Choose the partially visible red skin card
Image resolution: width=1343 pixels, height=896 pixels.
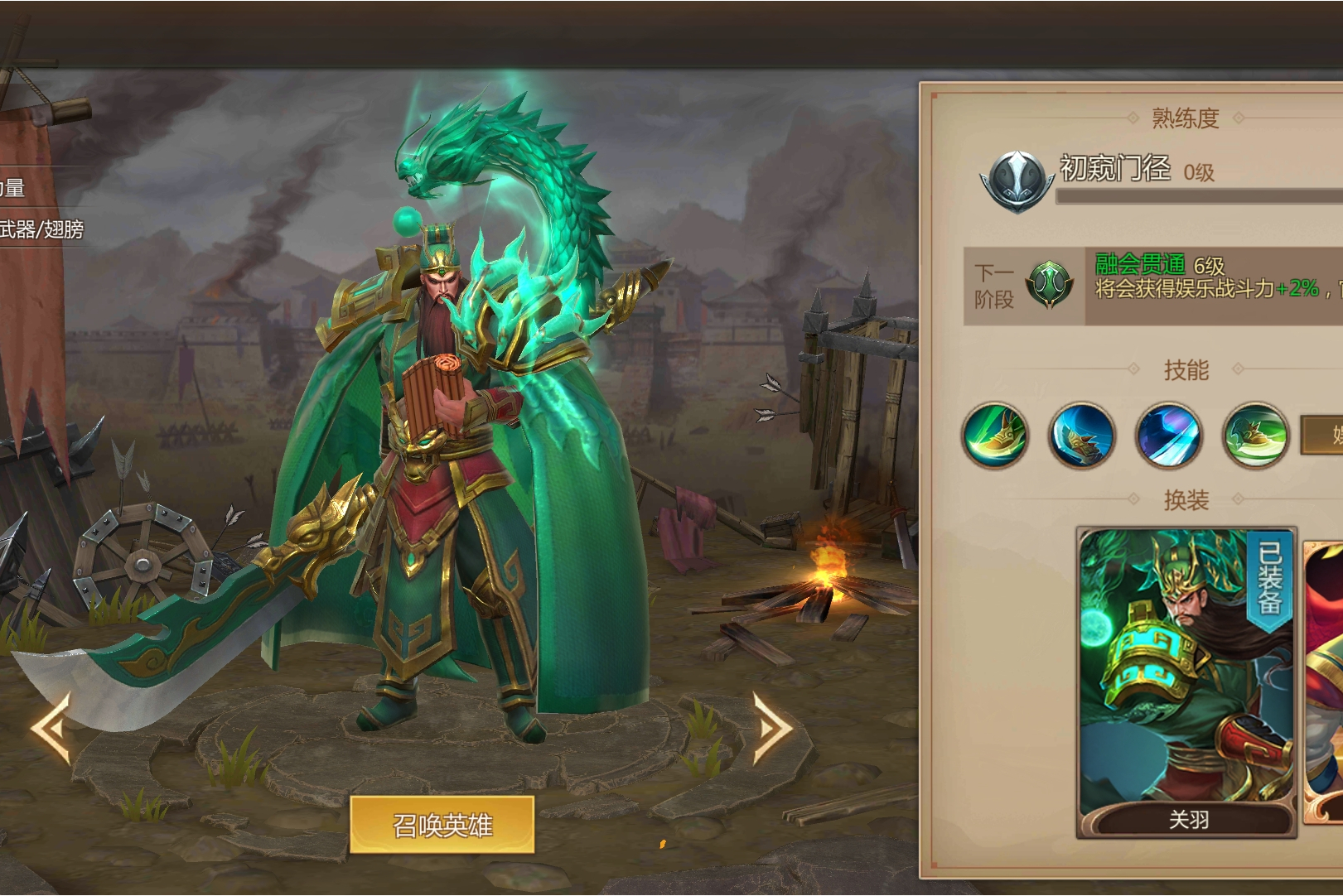point(1324,682)
